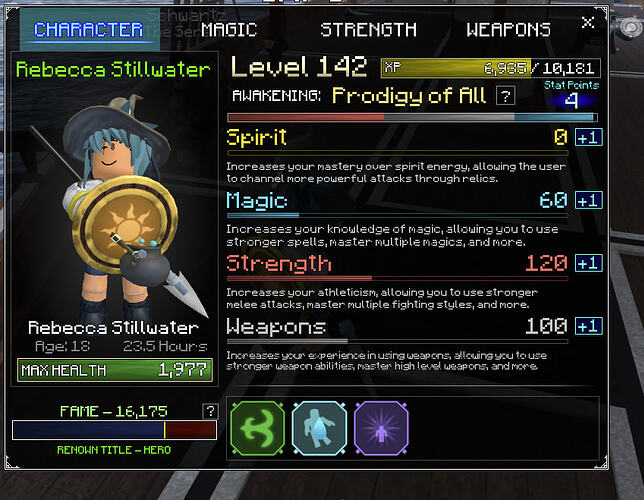The image size is (644, 500).
Task: Increase Strength by one point
Action: (589, 263)
